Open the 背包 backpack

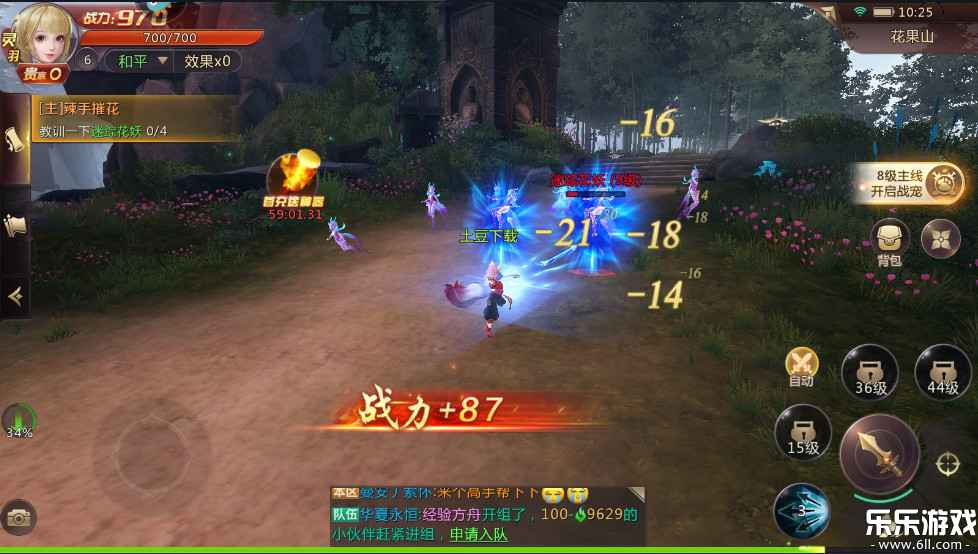coord(889,241)
